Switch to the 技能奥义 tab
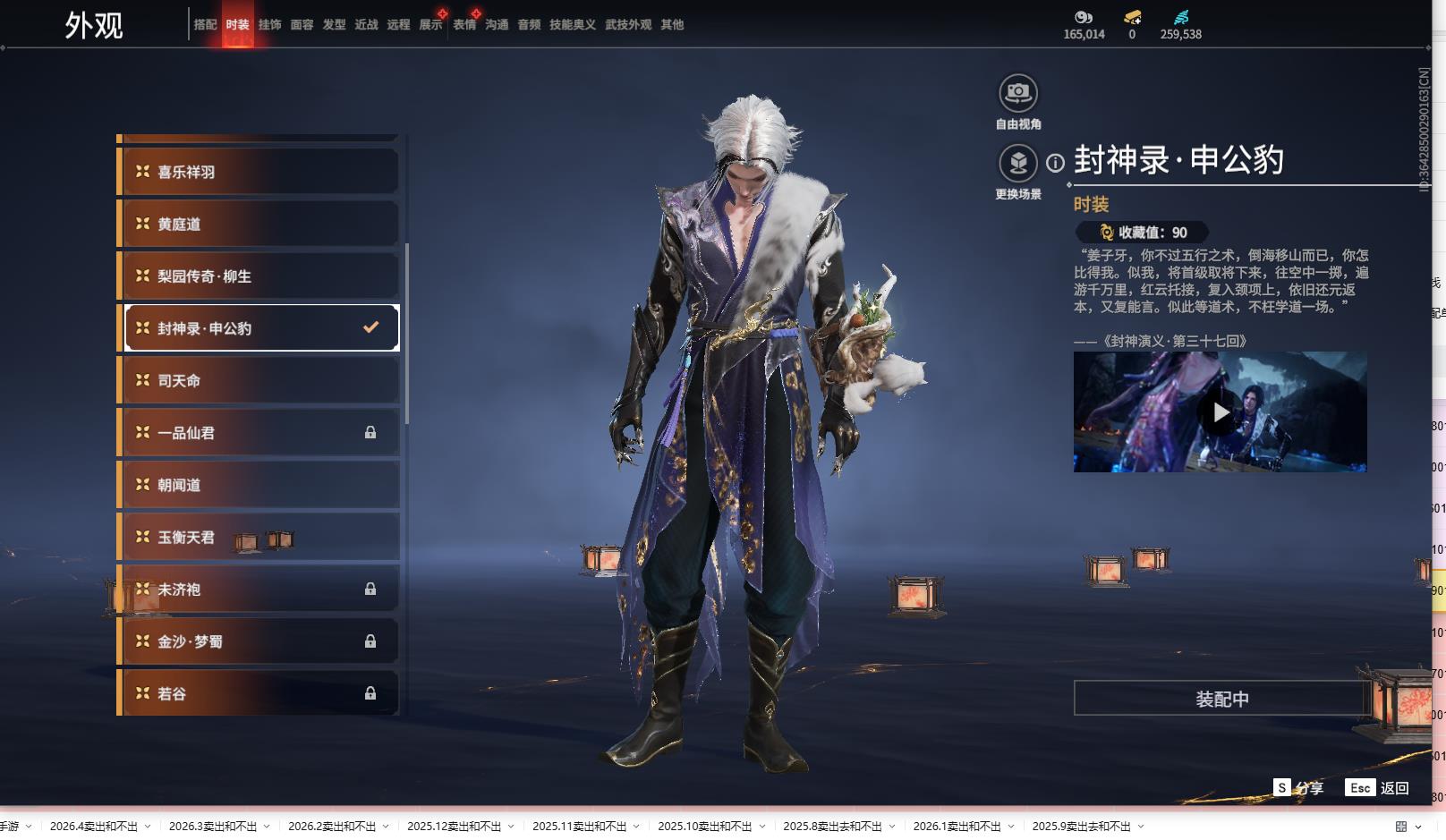Screen dimensions: 1446x840 572,25
